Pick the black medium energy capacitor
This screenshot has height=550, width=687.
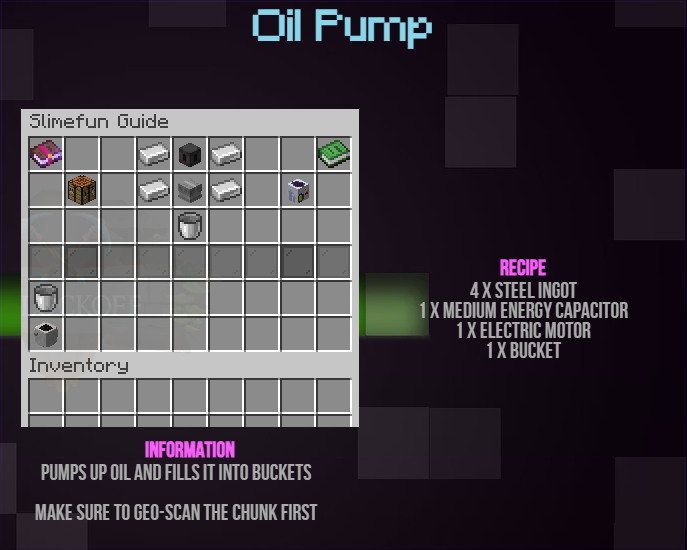point(190,154)
